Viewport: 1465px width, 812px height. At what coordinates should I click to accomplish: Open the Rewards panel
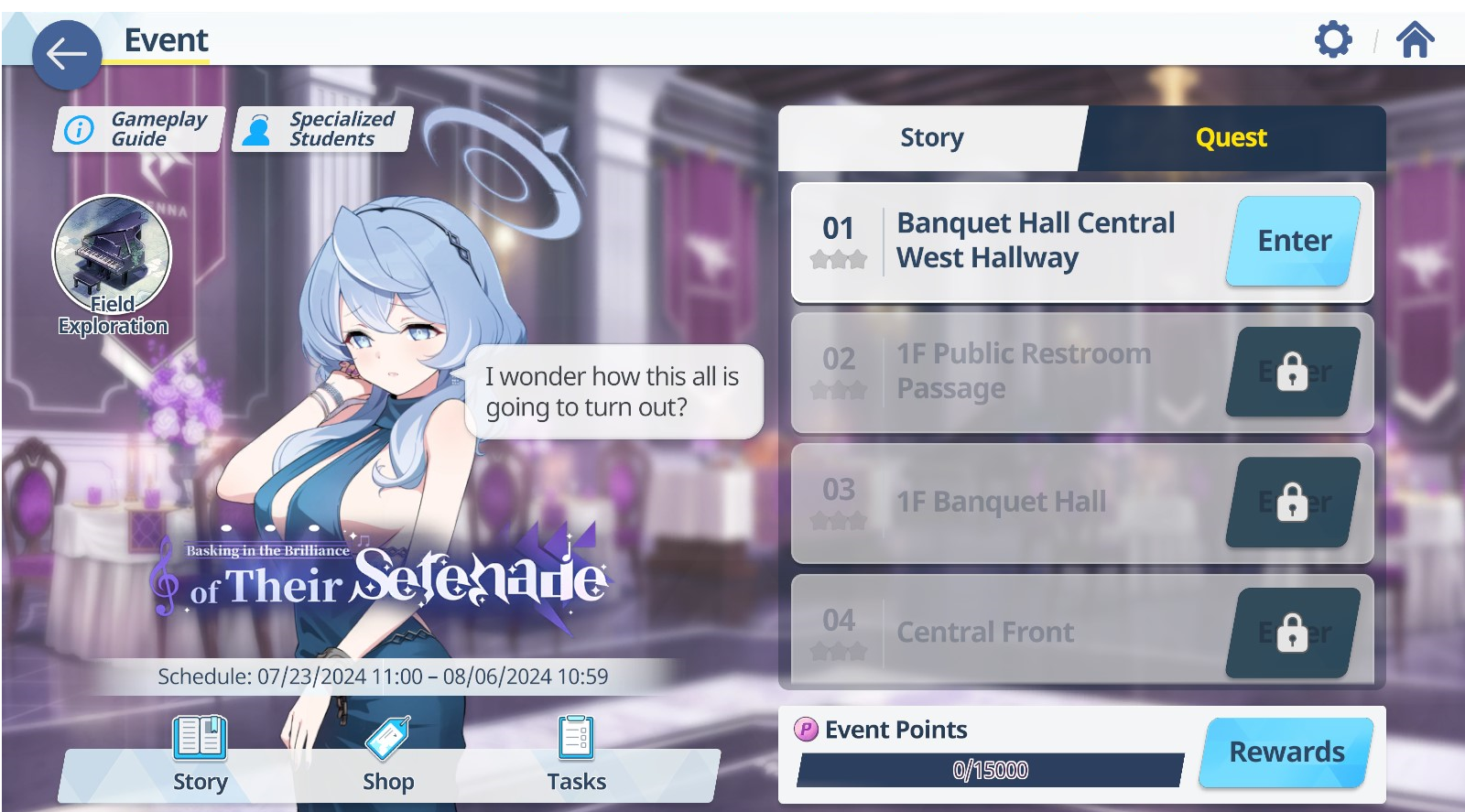point(1286,751)
